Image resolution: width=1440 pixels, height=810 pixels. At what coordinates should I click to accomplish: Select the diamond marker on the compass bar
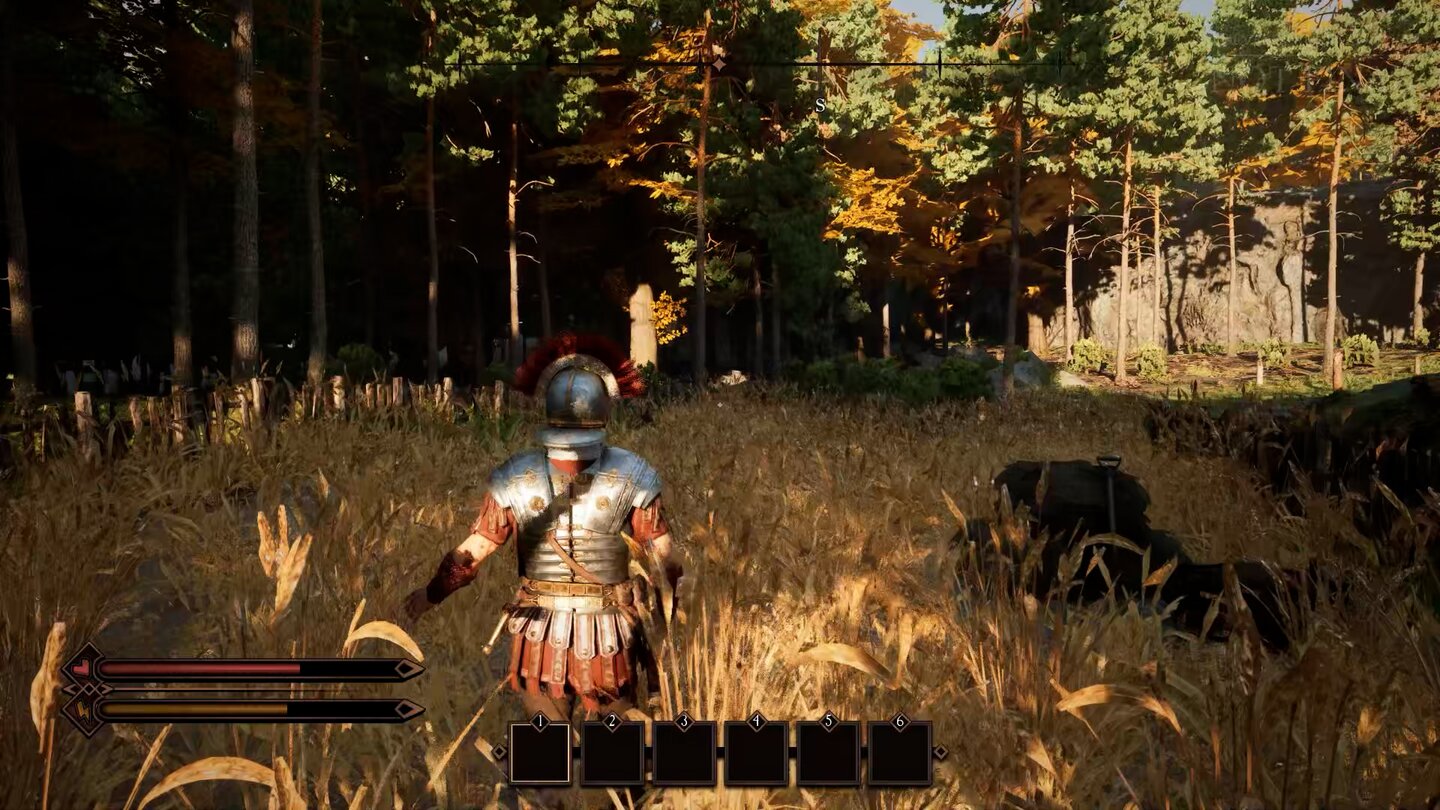click(719, 62)
